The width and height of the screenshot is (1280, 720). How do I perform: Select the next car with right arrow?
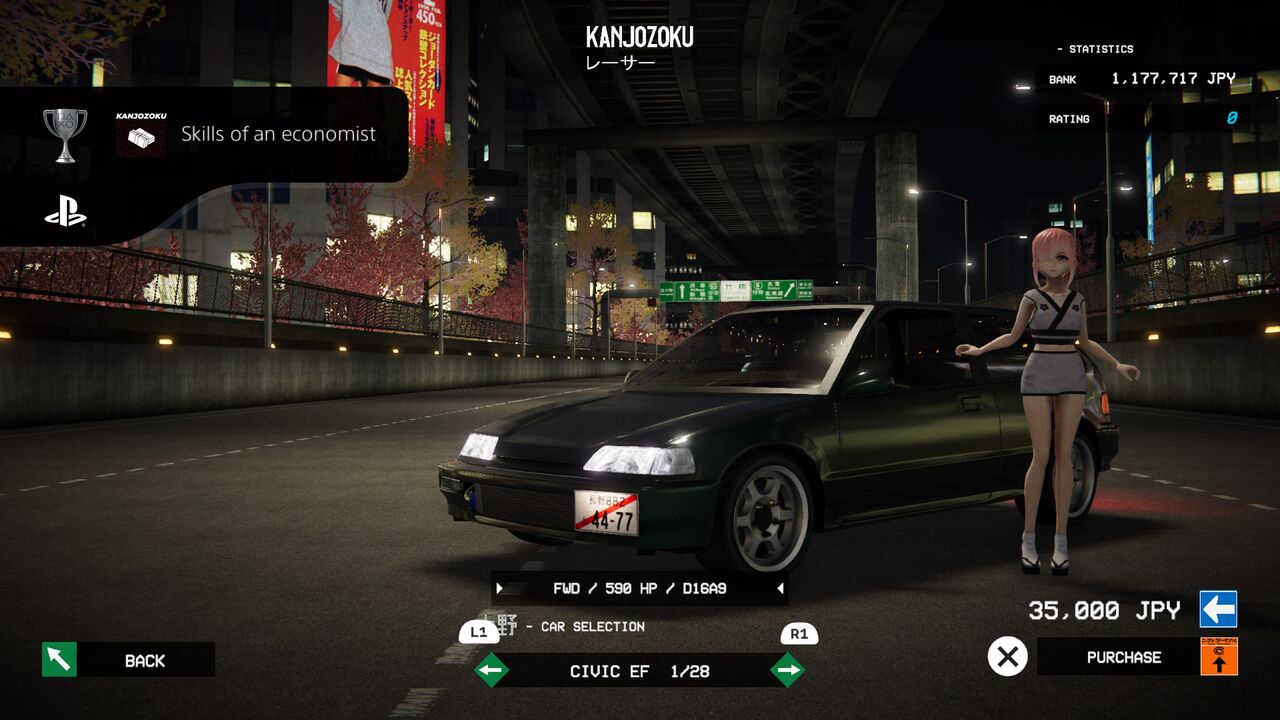787,670
